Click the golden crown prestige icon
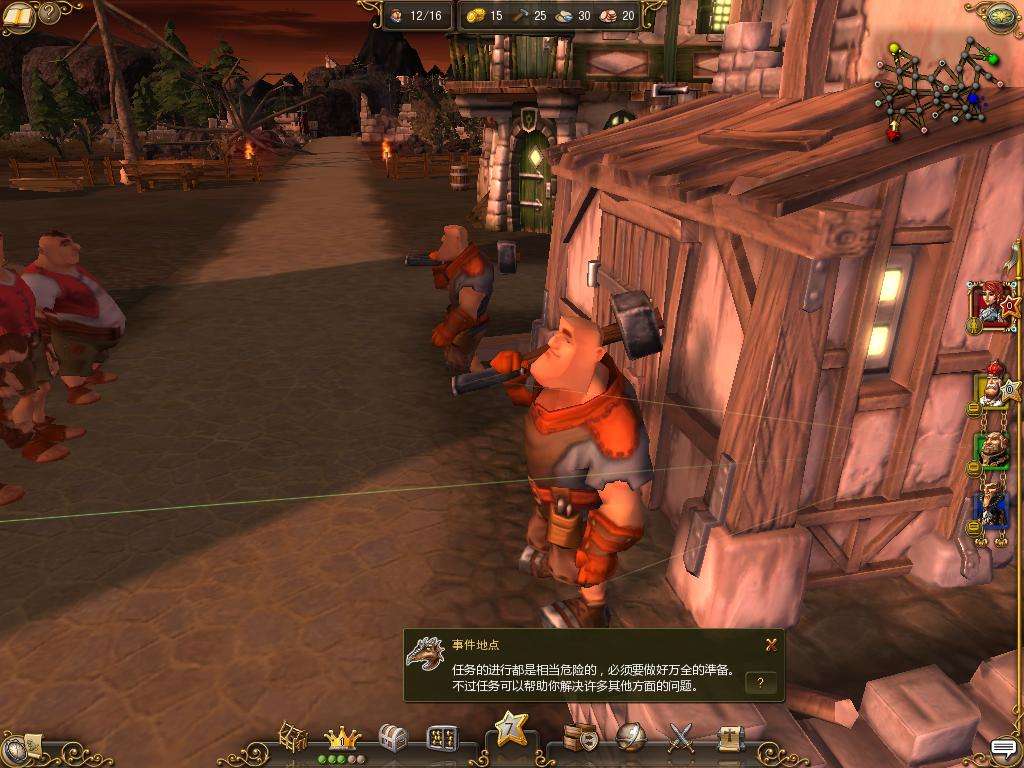This screenshot has height=768, width=1024. coord(343,739)
